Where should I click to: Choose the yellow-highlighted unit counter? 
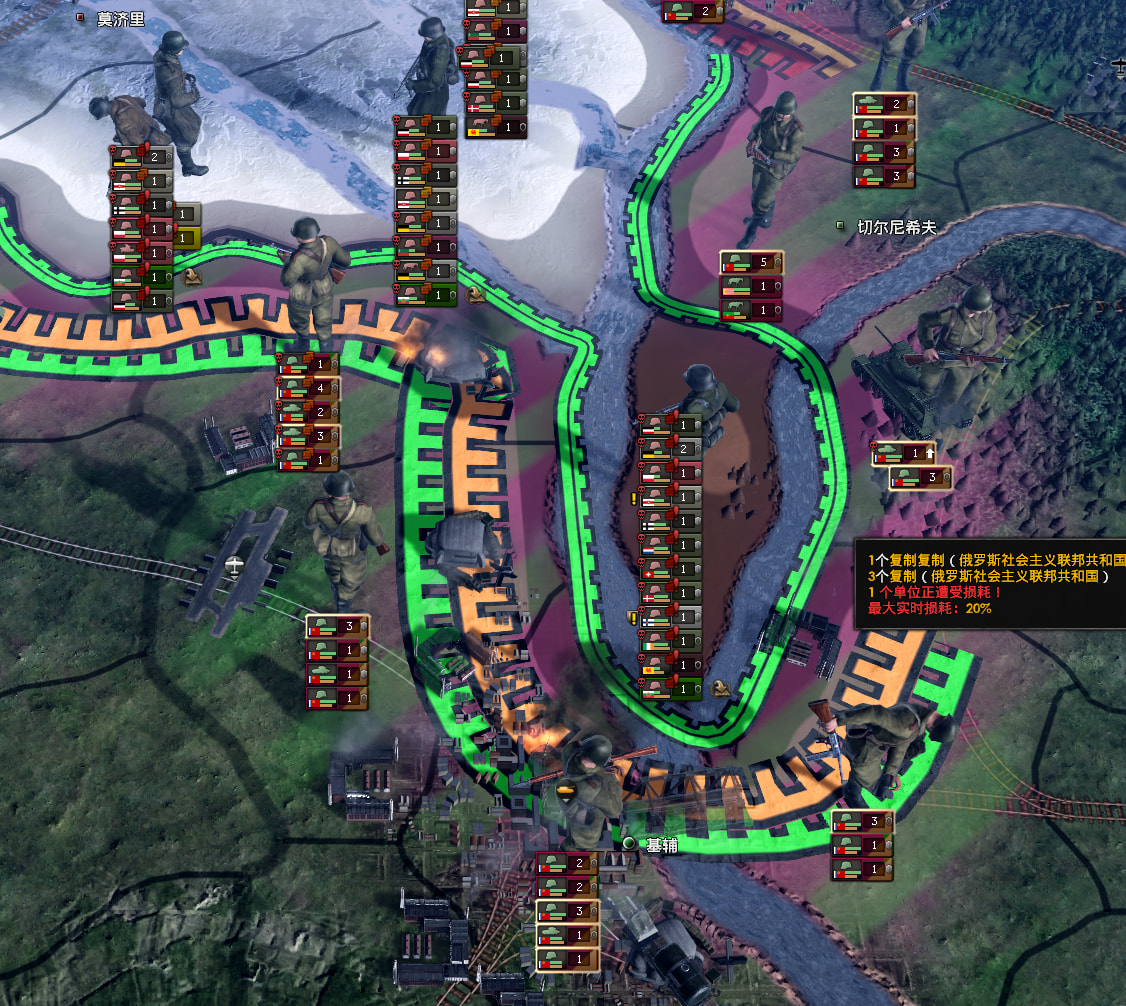click(186, 237)
